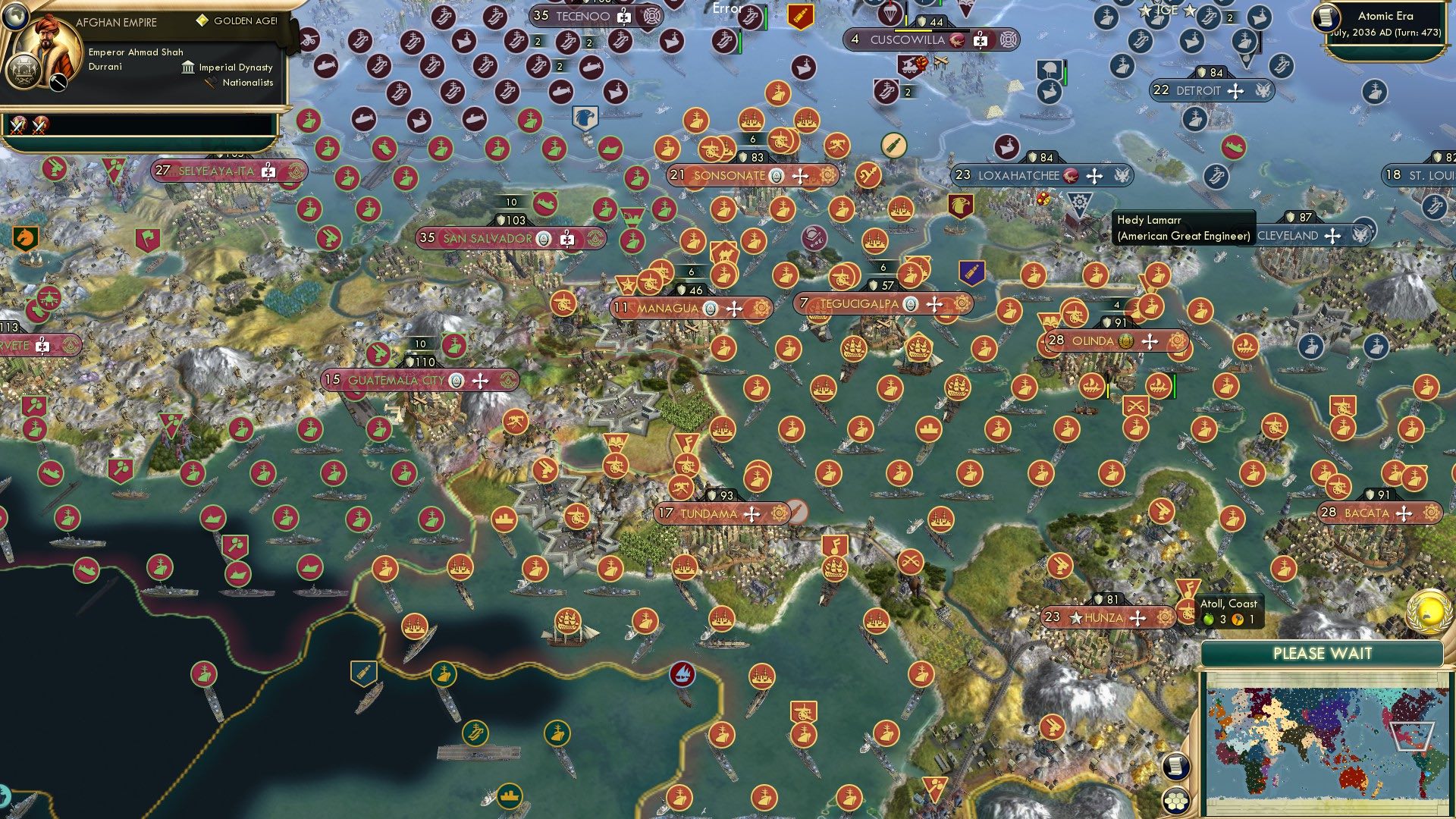Select the hammer icon beside the leader portrait
The image size is (1456, 819).
pyautogui.click(x=58, y=82)
